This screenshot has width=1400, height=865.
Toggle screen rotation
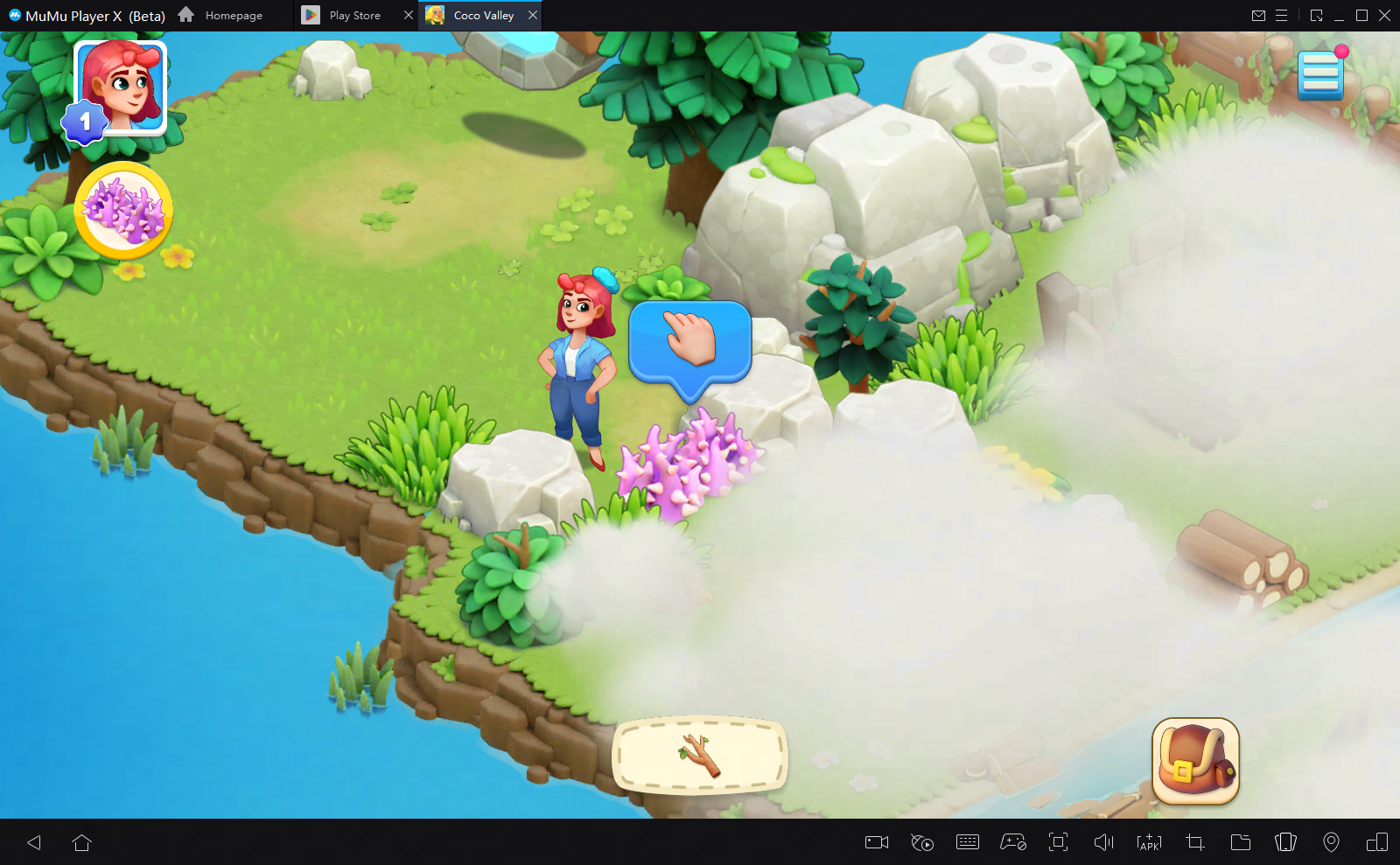click(x=1377, y=842)
